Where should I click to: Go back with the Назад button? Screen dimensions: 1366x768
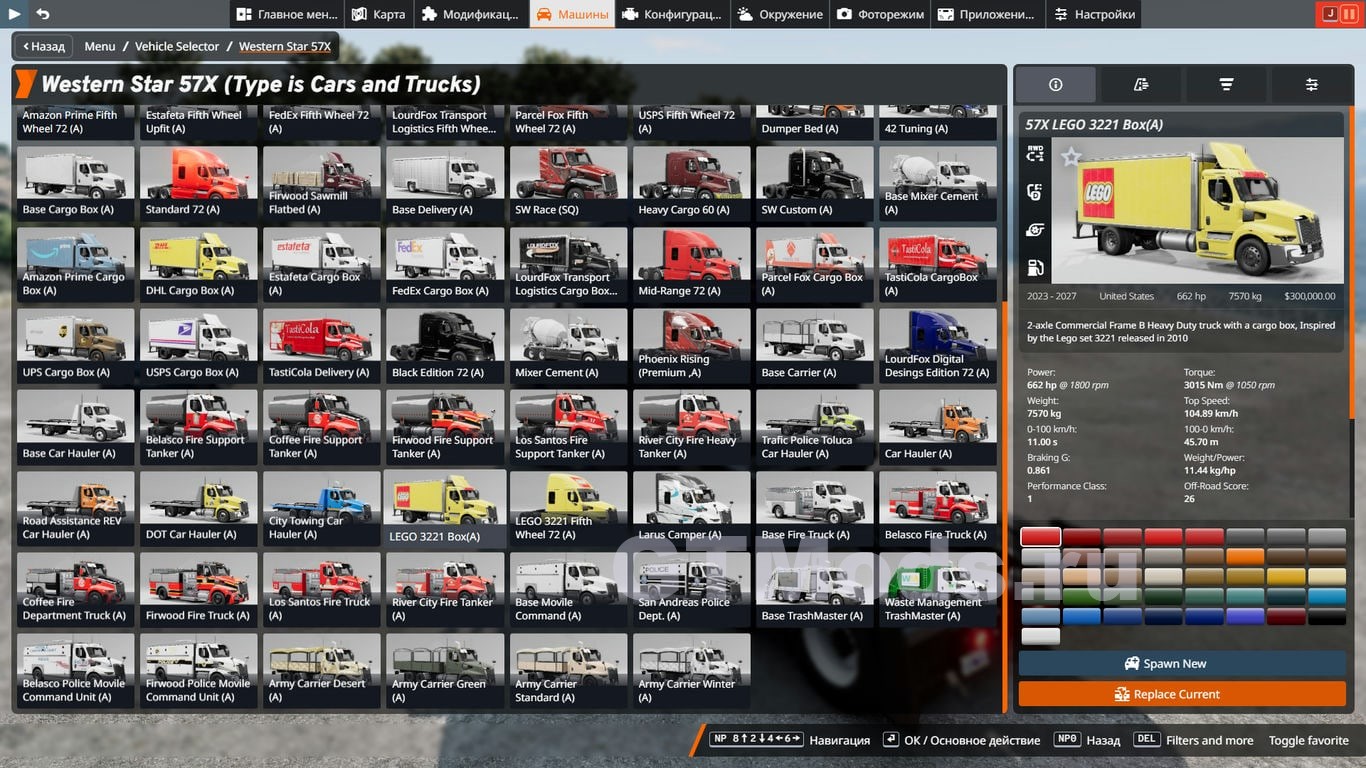41,46
